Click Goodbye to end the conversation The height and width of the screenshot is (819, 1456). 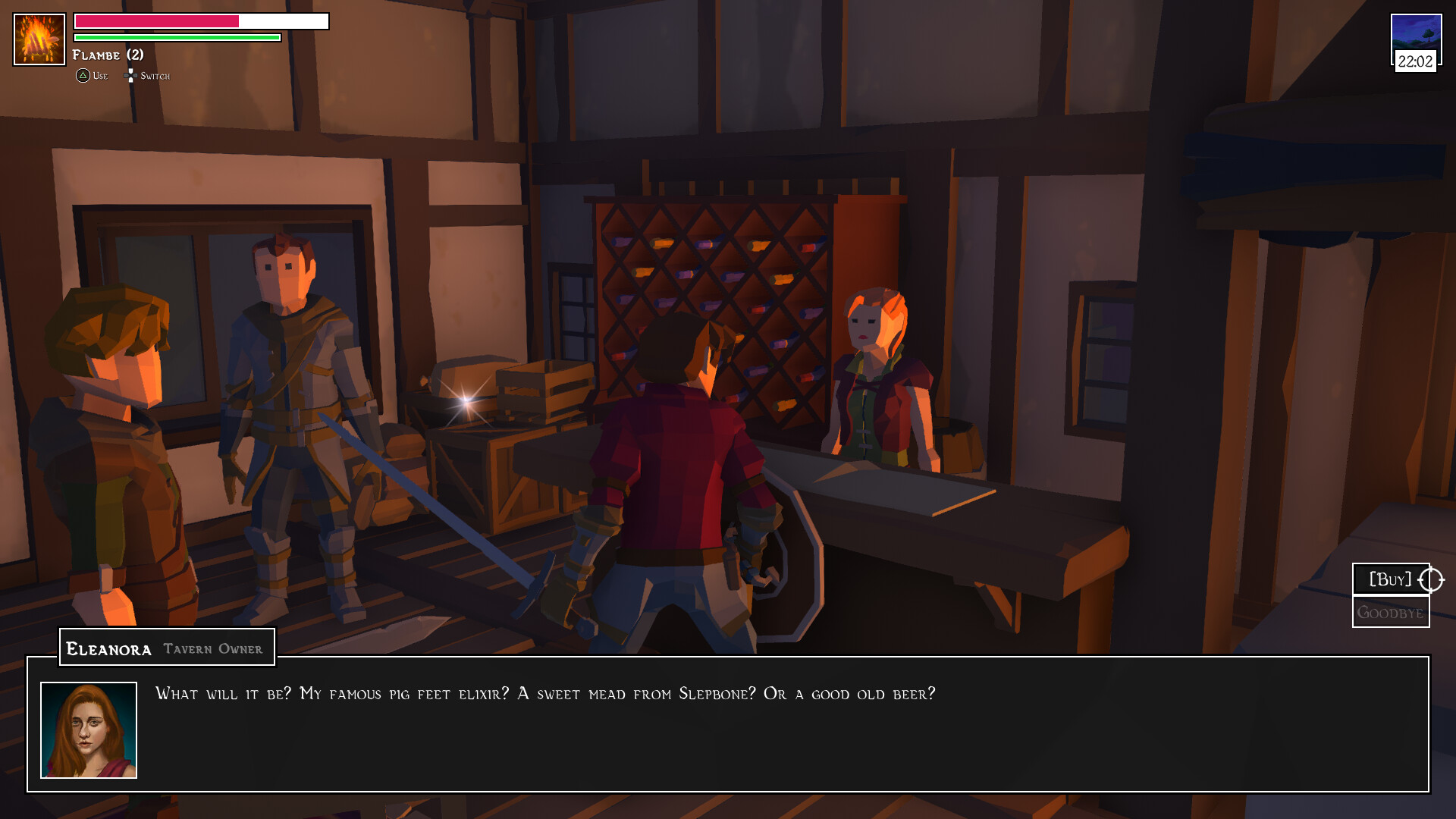pyautogui.click(x=1391, y=611)
